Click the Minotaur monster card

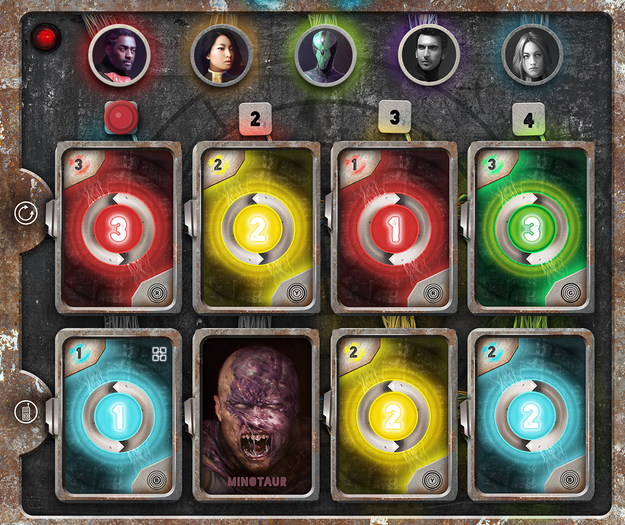click(x=256, y=414)
